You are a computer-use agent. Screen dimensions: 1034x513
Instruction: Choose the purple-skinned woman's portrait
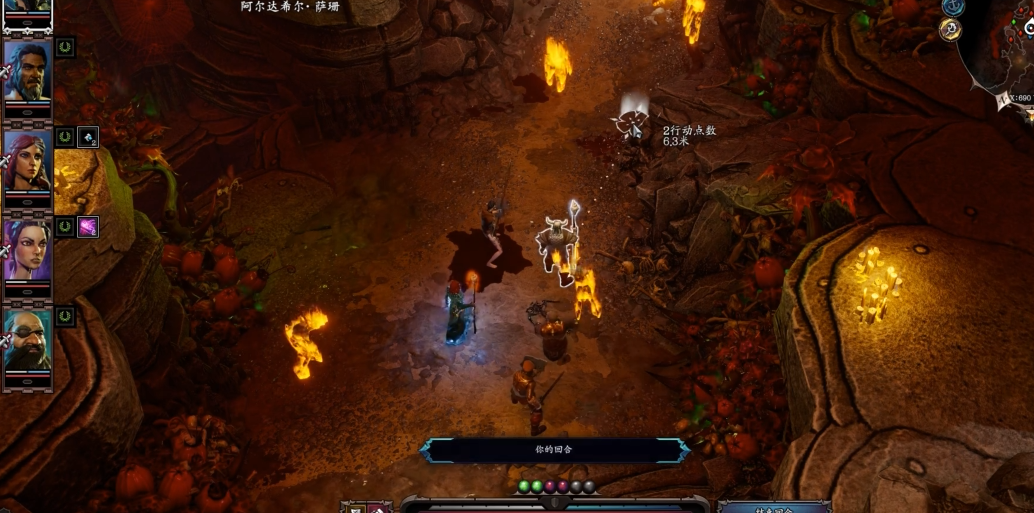coord(27,249)
